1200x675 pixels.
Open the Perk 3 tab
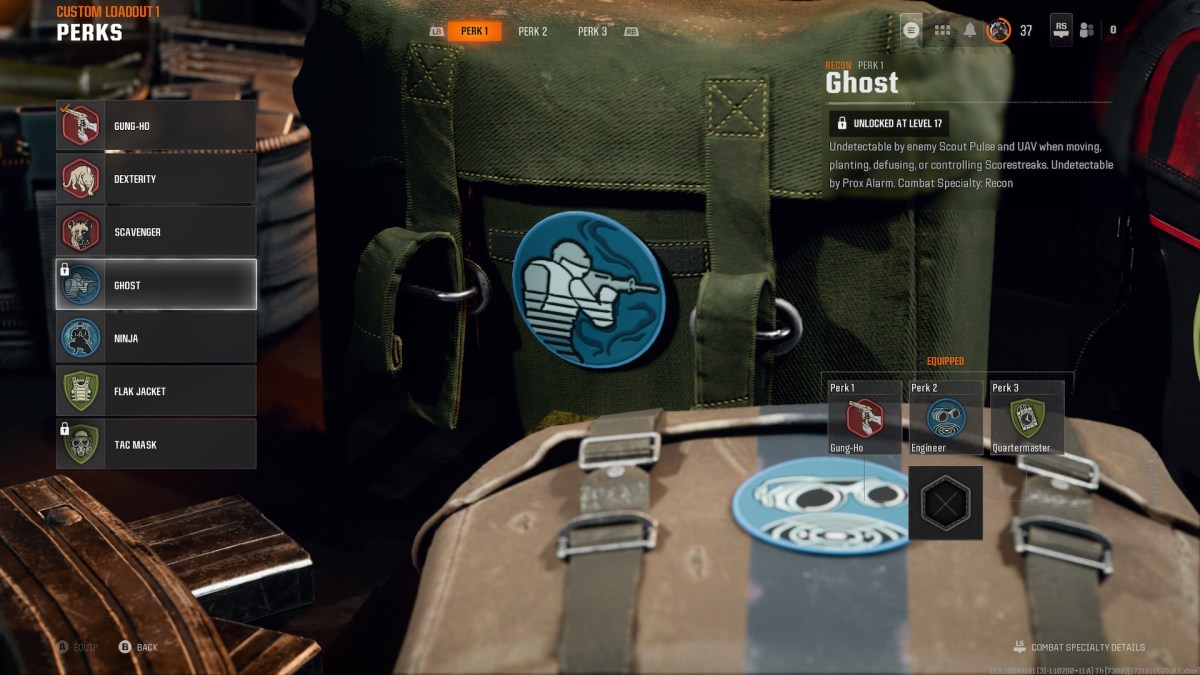click(592, 31)
